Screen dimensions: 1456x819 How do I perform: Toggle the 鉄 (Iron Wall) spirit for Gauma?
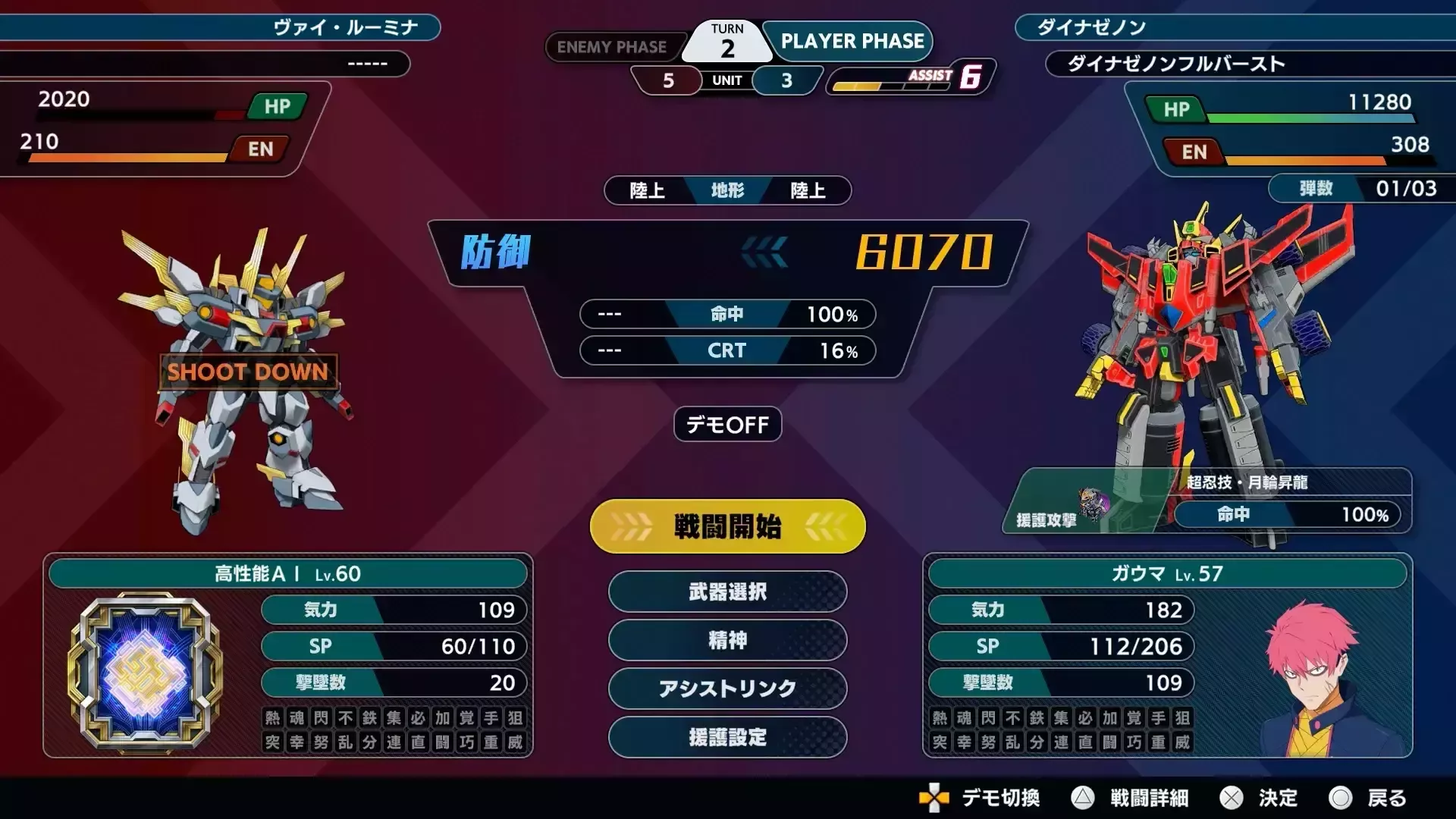[1038, 718]
